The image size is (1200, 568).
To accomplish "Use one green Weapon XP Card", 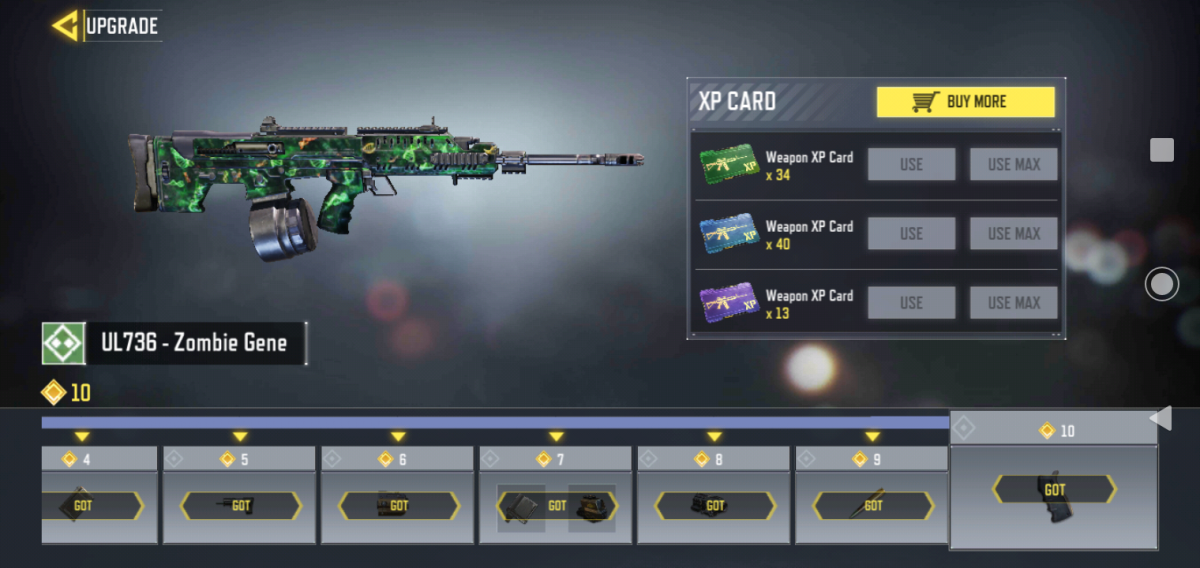I will [911, 164].
